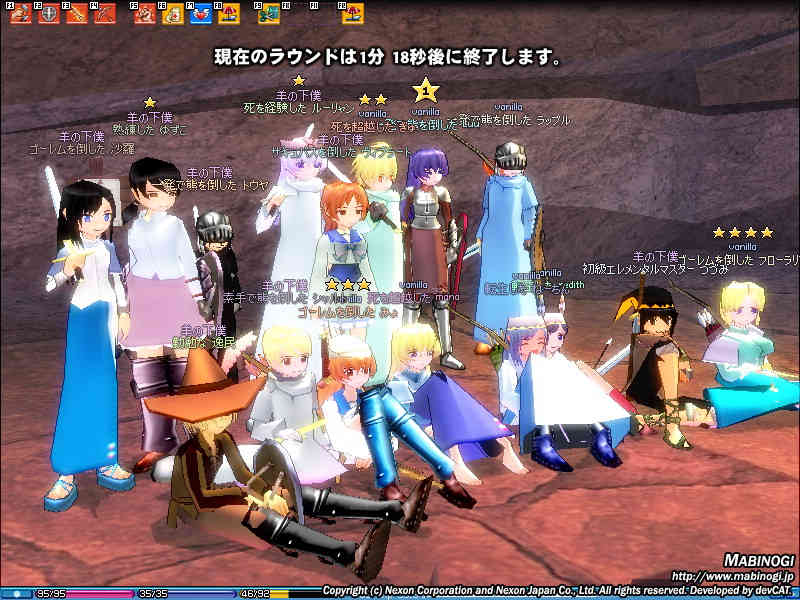Select the F3 sword skill icon
The height and width of the screenshot is (600, 800).
76,14
